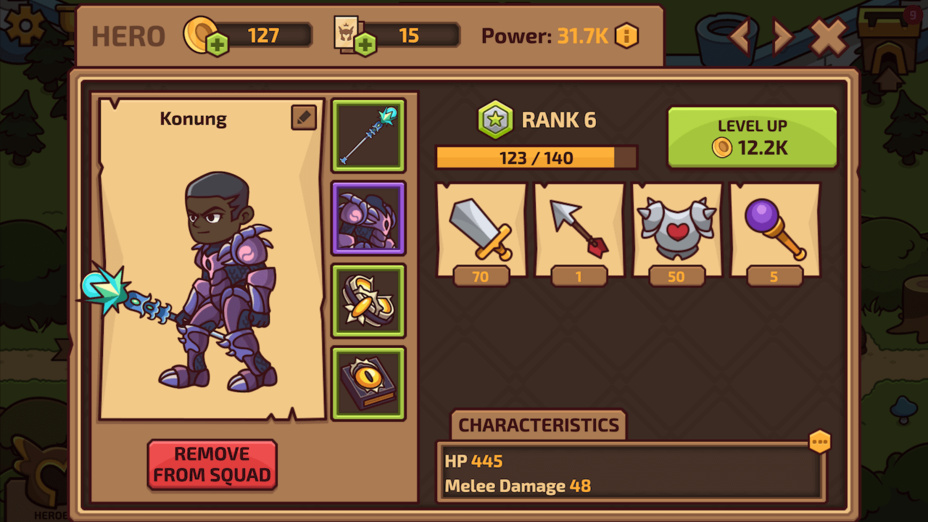The height and width of the screenshot is (522, 928).
Task: Add more gold coins
Action: [x=216, y=44]
